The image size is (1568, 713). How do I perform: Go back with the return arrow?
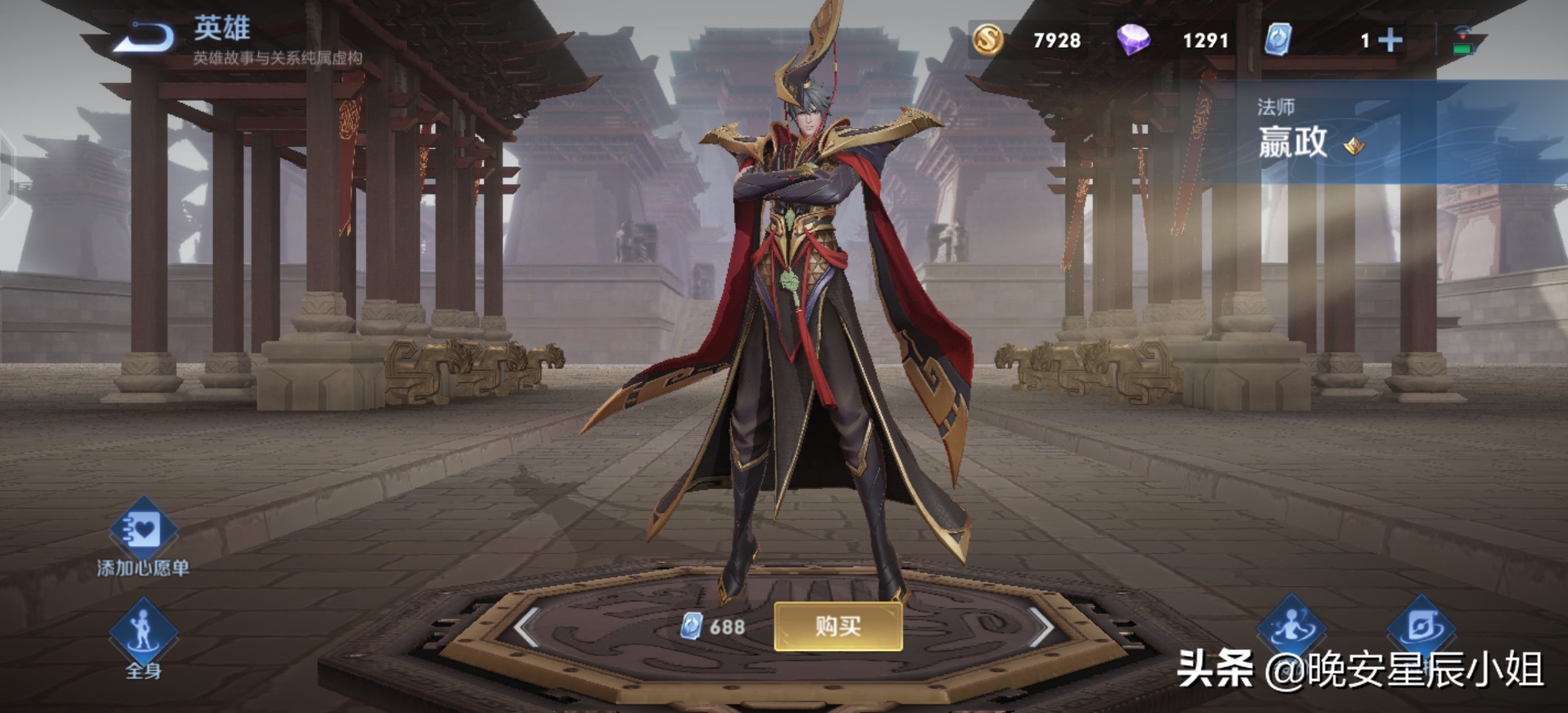click(145, 38)
